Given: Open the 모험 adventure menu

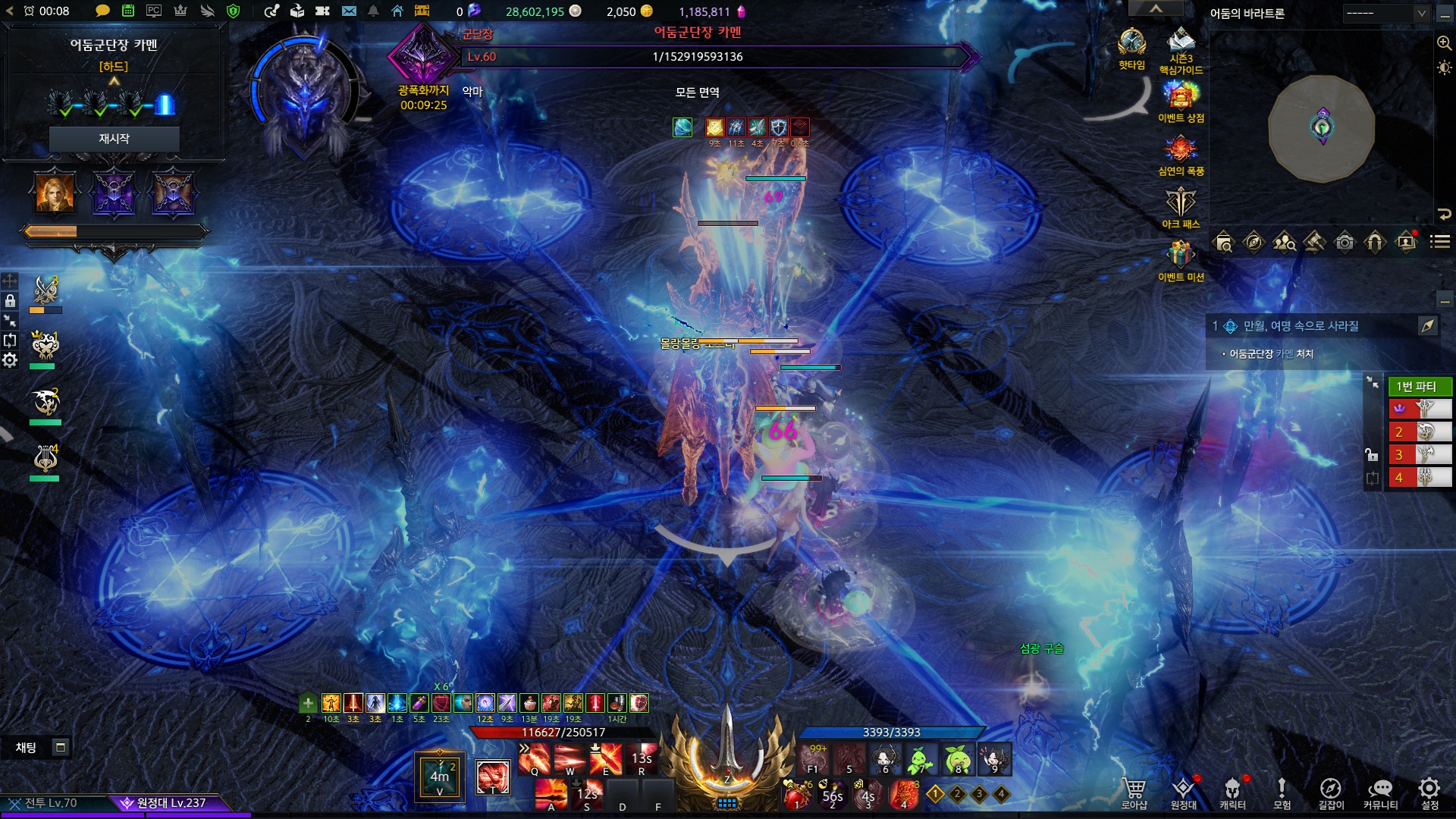Looking at the screenshot, I should [1282, 793].
